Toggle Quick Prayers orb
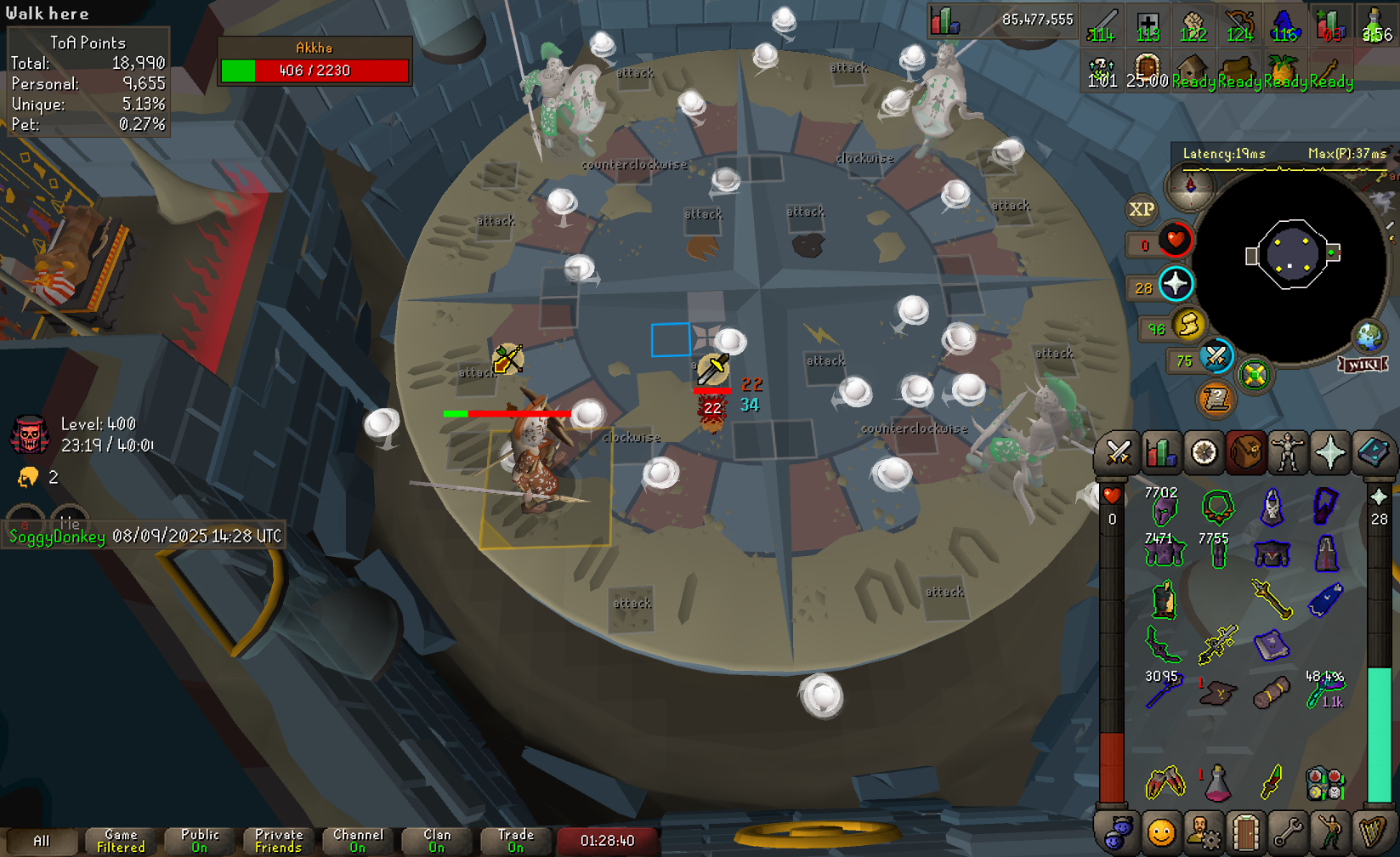Screen dimensions: 1400x857 pos(1176,284)
